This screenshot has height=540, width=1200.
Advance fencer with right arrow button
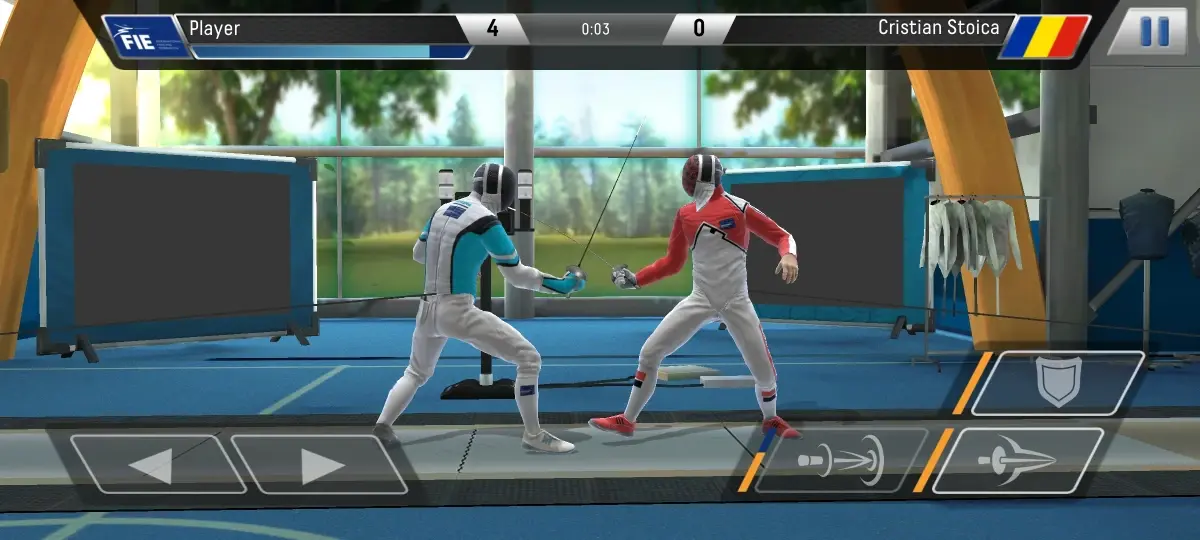[320, 464]
